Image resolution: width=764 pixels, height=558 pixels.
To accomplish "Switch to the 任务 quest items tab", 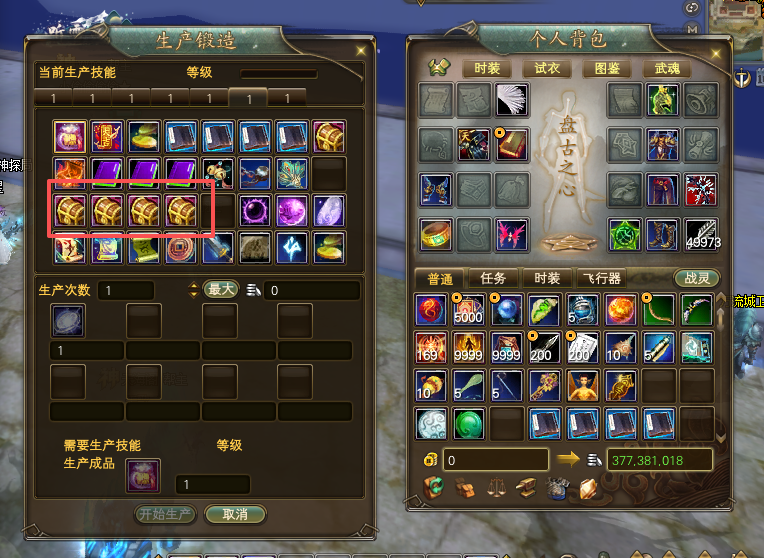I will point(494,278).
